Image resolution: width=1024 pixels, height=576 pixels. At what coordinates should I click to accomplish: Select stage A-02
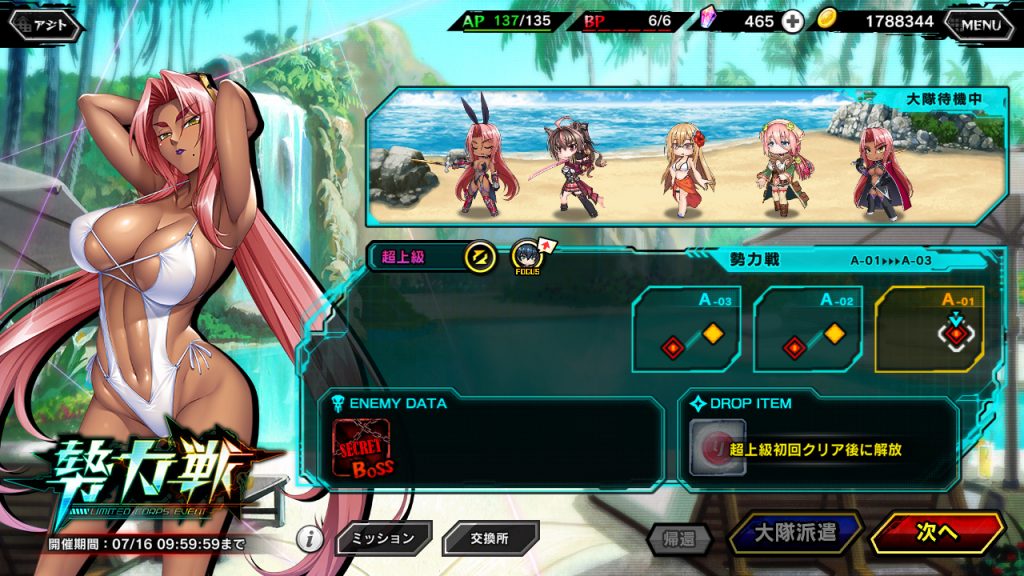coord(807,329)
